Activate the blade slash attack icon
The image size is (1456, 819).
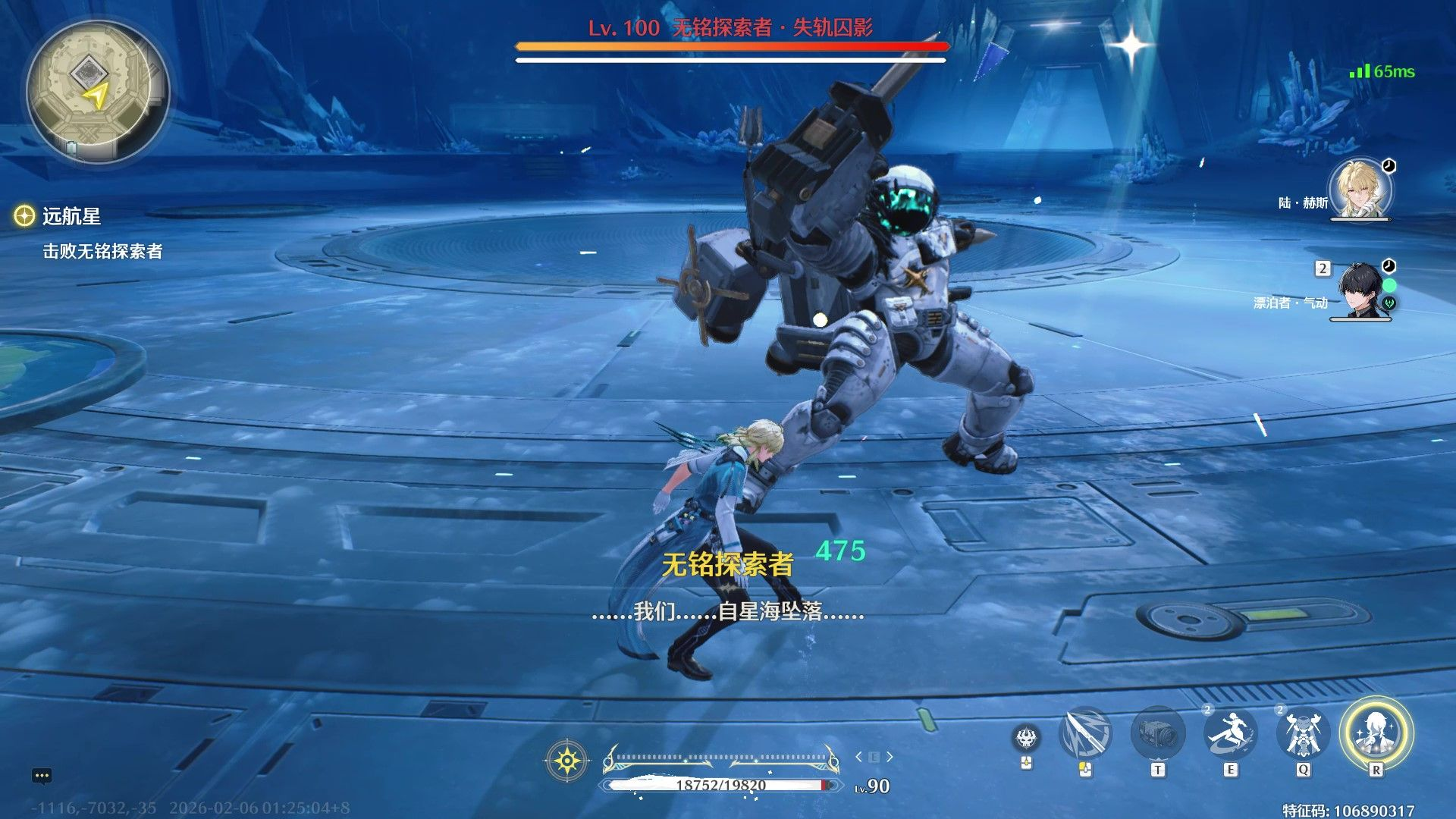pos(1086,734)
